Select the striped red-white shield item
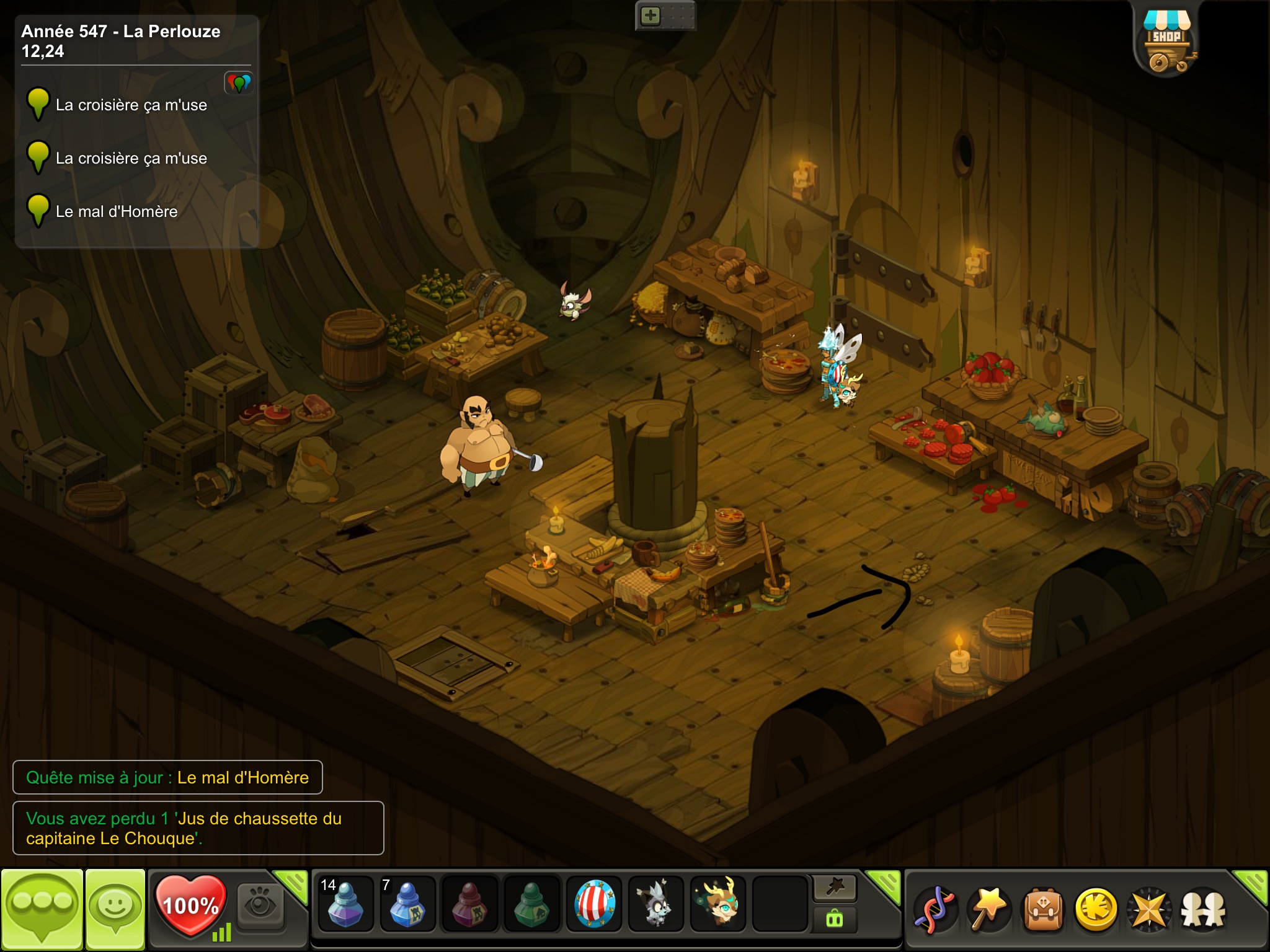The width and height of the screenshot is (1270, 952). tap(593, 903)
